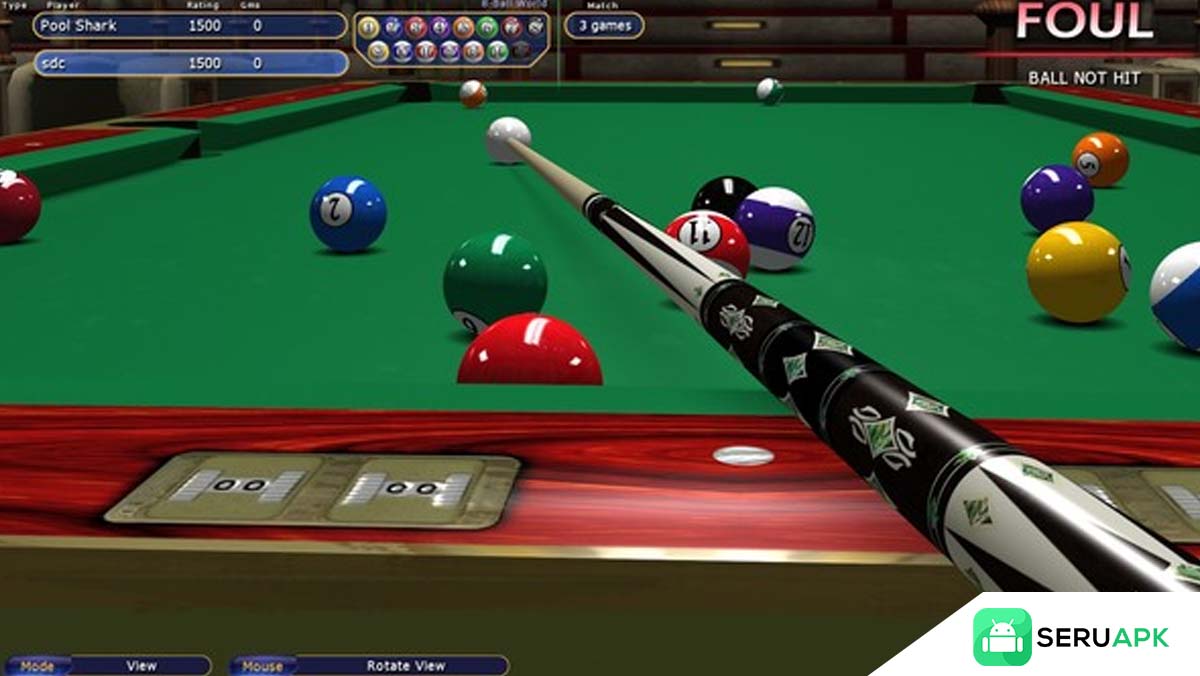Click the 3 games match indicator
1200x676 pixels.
point(604,26)
